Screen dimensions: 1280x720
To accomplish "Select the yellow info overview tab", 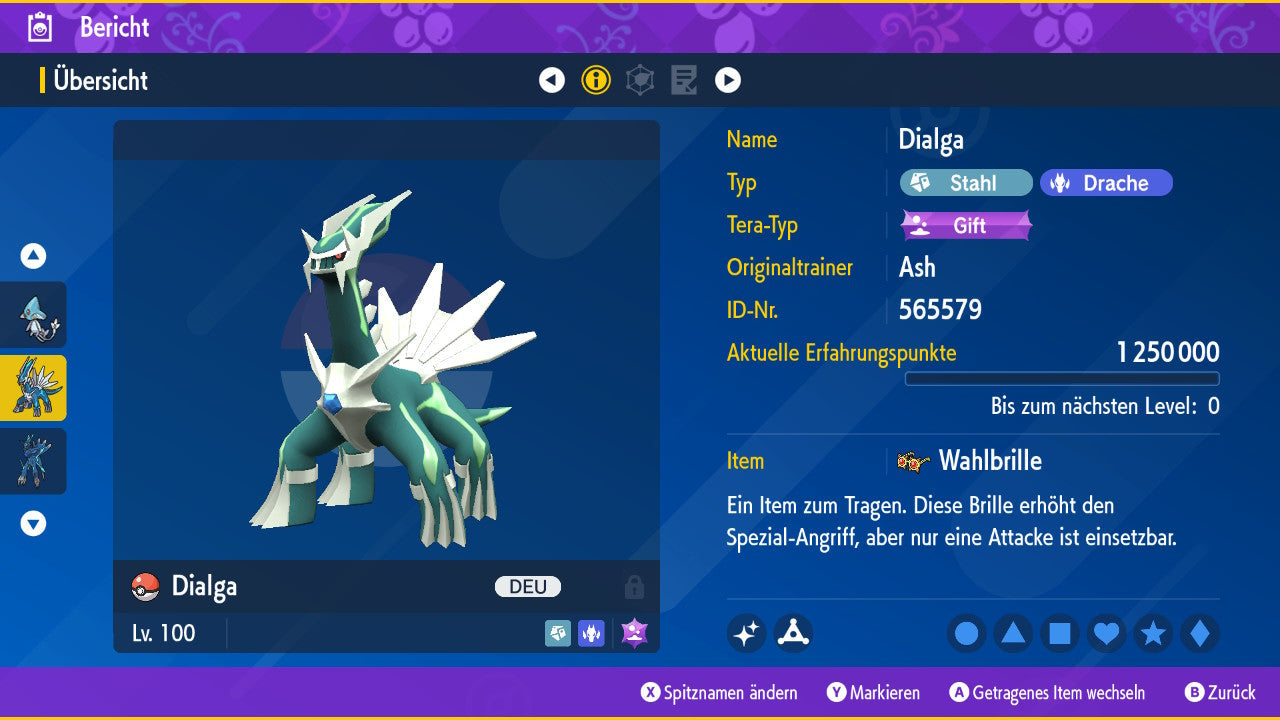I will pyautogui.click(x=596, y=80).
